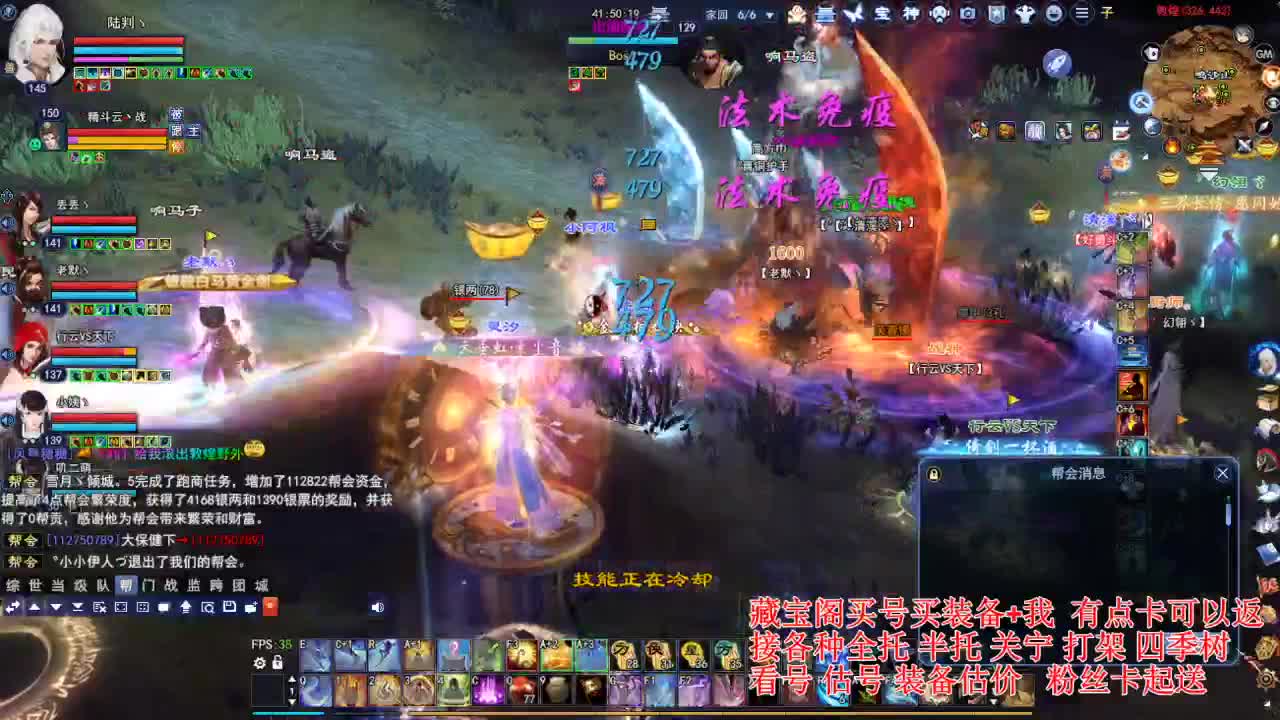This screenshot has height=720, width=1280.
Task: Click the up arrow stepper beside skill page number
Action: click(291, 680)
